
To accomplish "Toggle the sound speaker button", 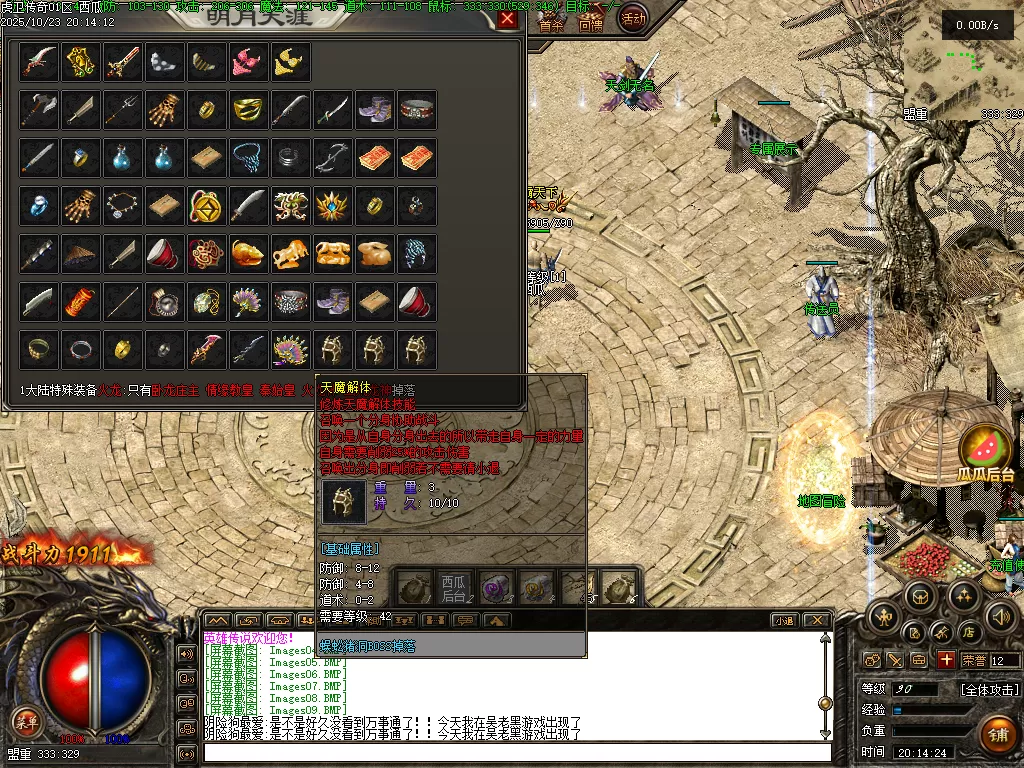I will tap(1001, 617).
